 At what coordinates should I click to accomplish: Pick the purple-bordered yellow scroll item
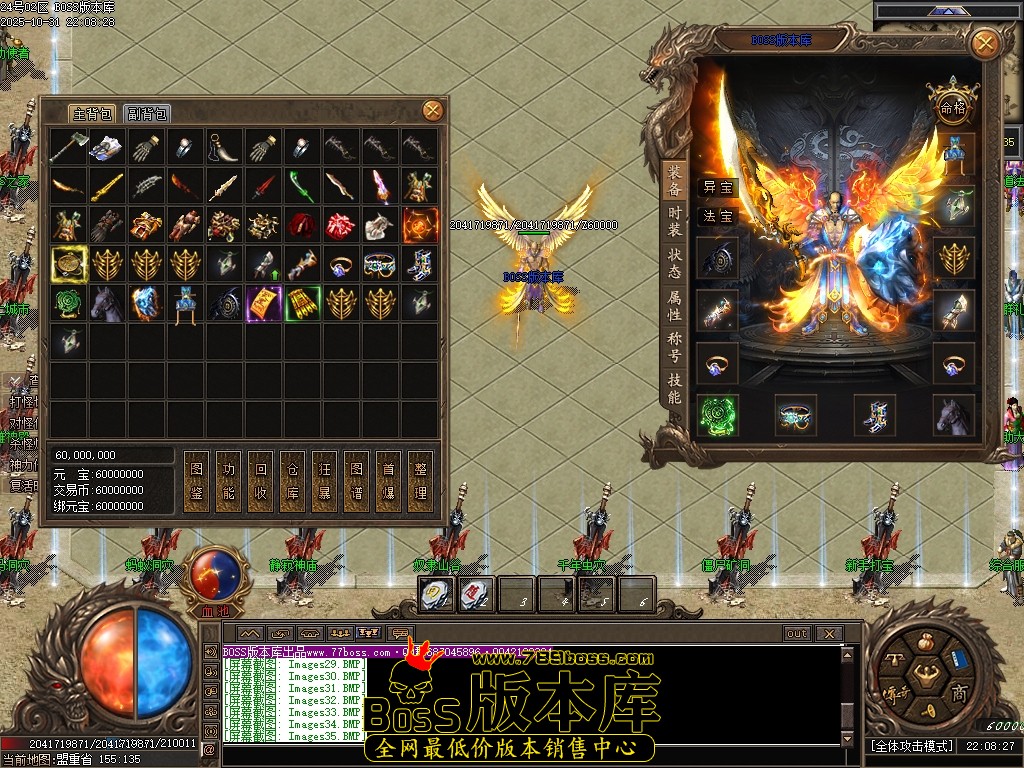point(264,303)
